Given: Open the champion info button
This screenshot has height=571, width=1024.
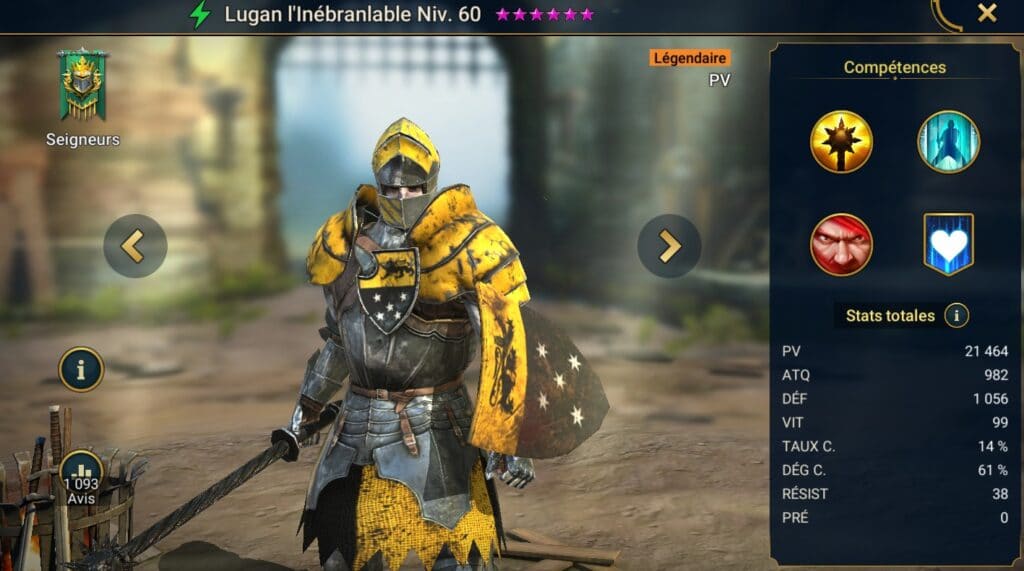Looking at the screenshot, I should coord(81,369).
